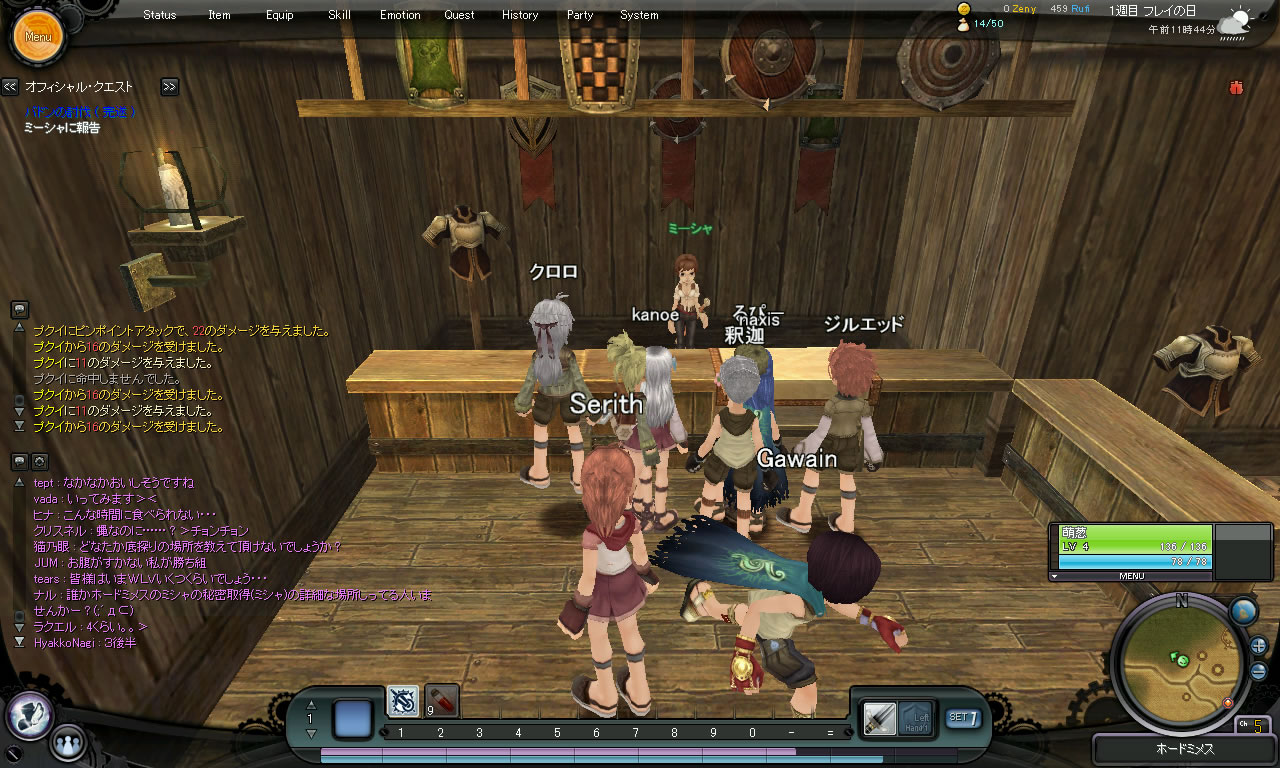Go to previous quest category with << arrow

click(x=10, y=87)
